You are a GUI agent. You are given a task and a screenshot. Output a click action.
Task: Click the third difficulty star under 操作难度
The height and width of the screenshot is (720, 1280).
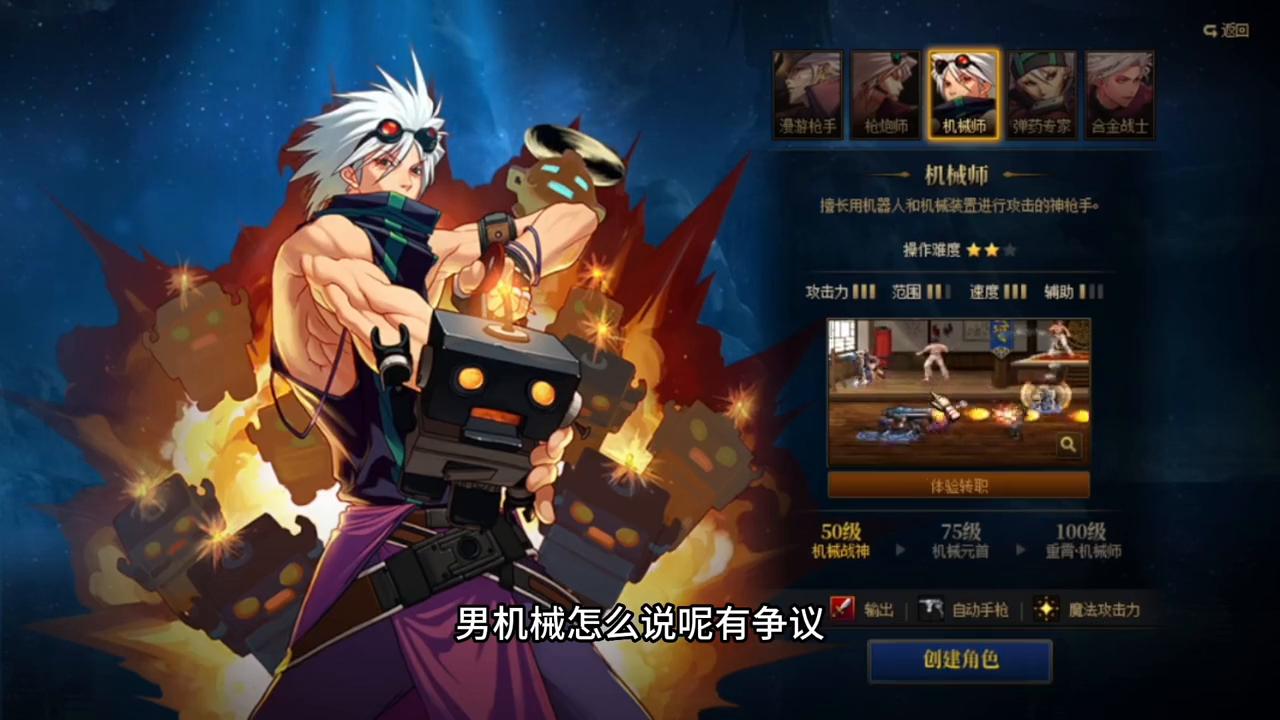1008,251
